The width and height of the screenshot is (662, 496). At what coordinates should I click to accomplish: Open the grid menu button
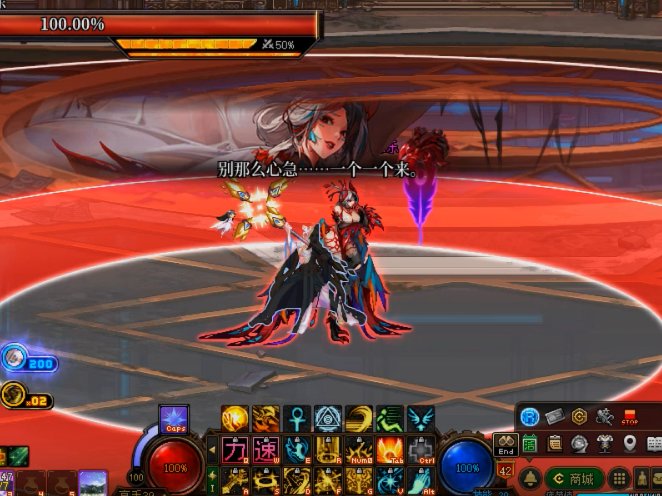(x=619, y=479)
